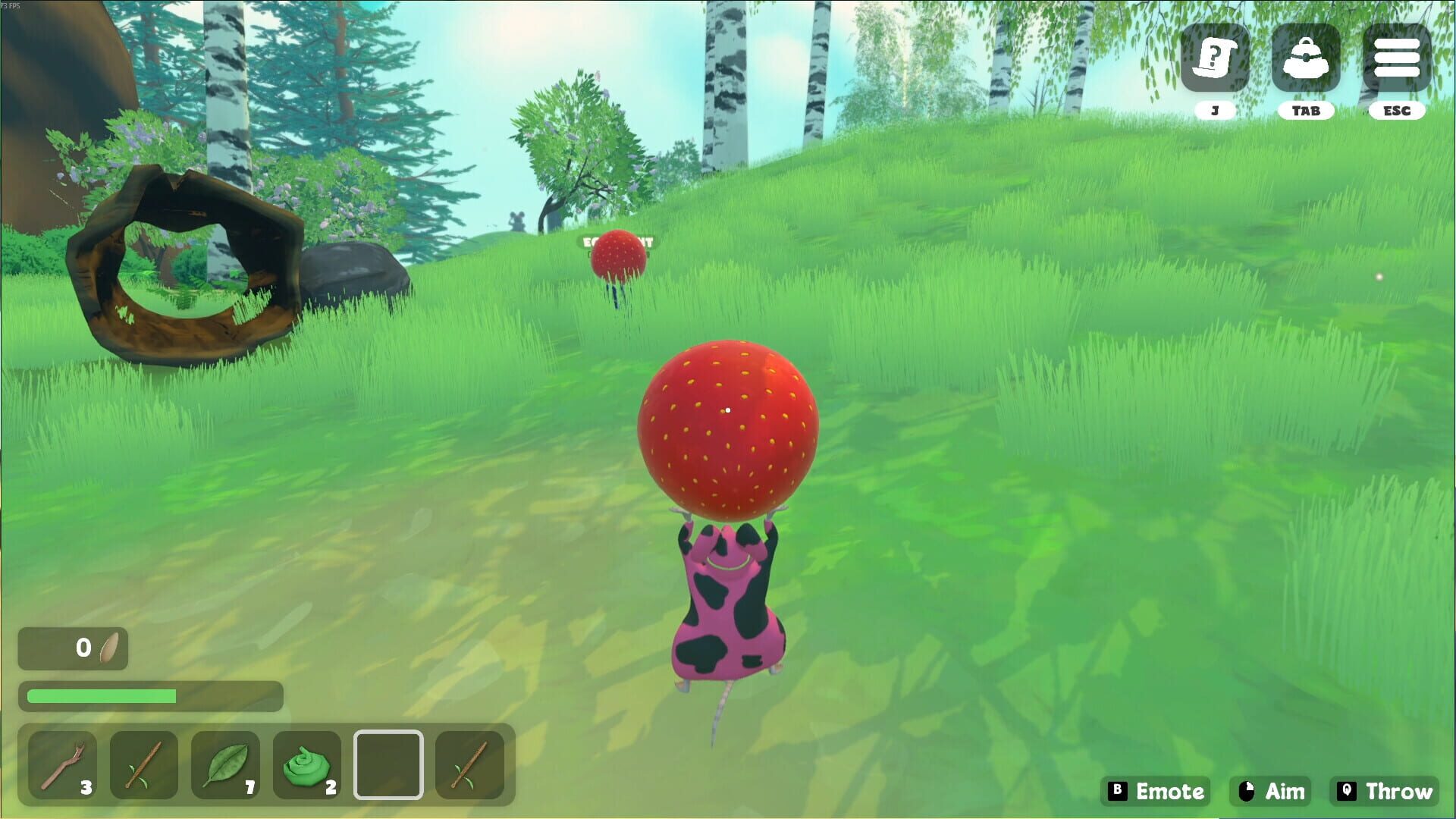Click the ESC keybind label under the menu icon
The image size is (1456, 819).
pos(1398,110)
